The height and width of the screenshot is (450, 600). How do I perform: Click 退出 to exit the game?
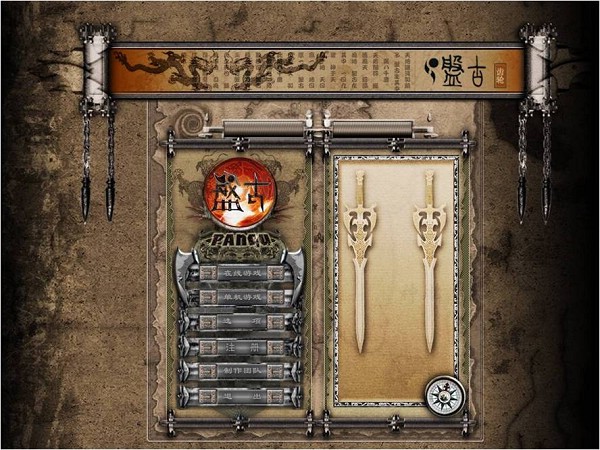pyautogui.click(x=240, y=396)
